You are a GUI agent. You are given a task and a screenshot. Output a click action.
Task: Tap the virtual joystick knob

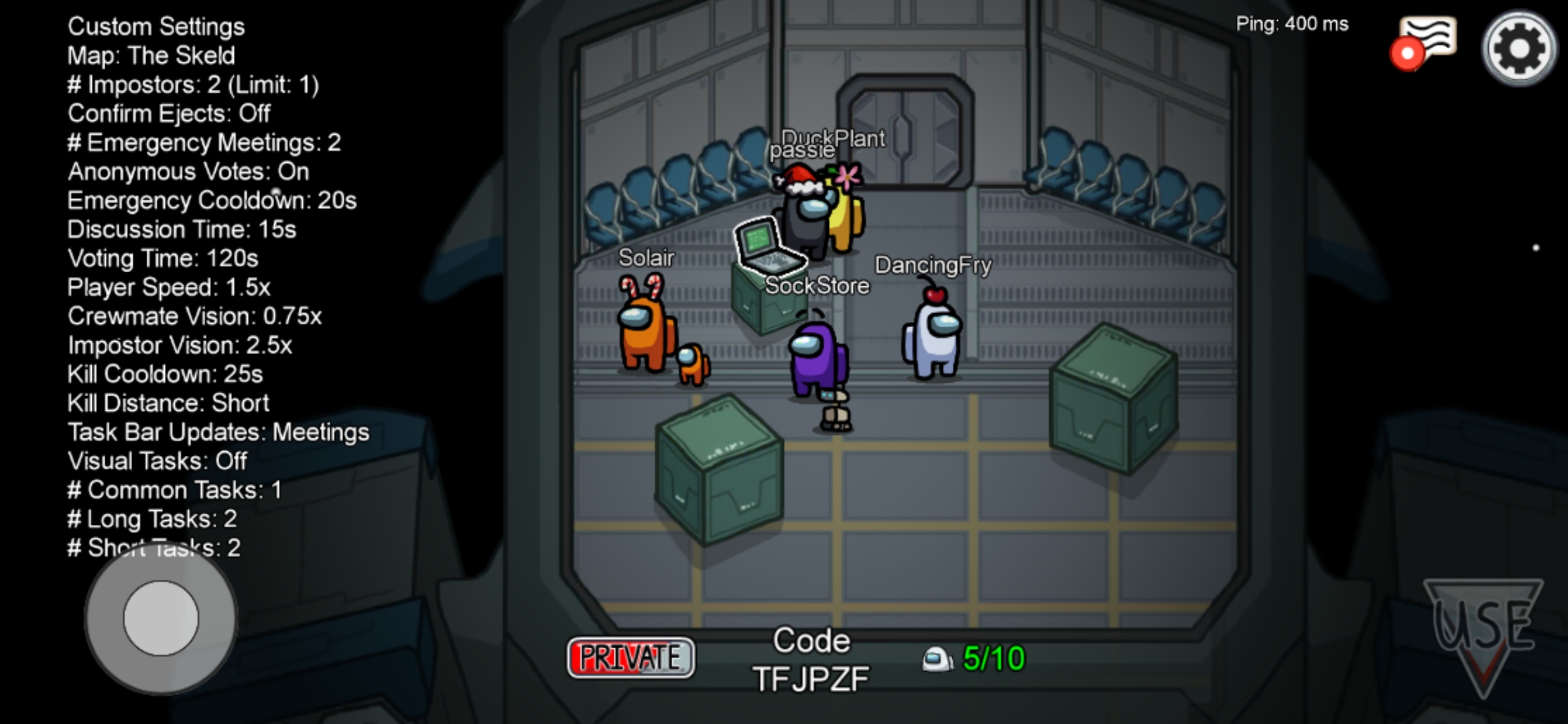point(161,618)
